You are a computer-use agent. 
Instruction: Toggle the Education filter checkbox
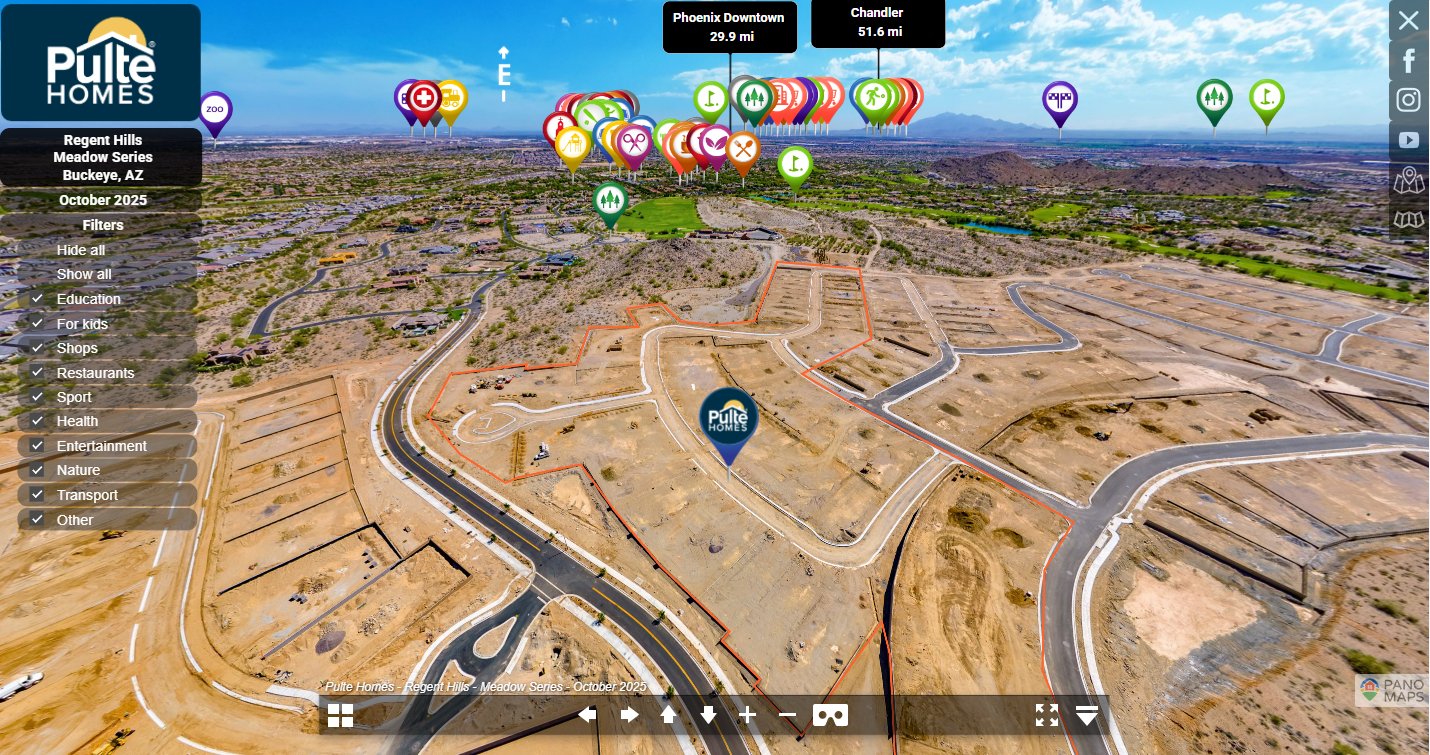point(37,299)
